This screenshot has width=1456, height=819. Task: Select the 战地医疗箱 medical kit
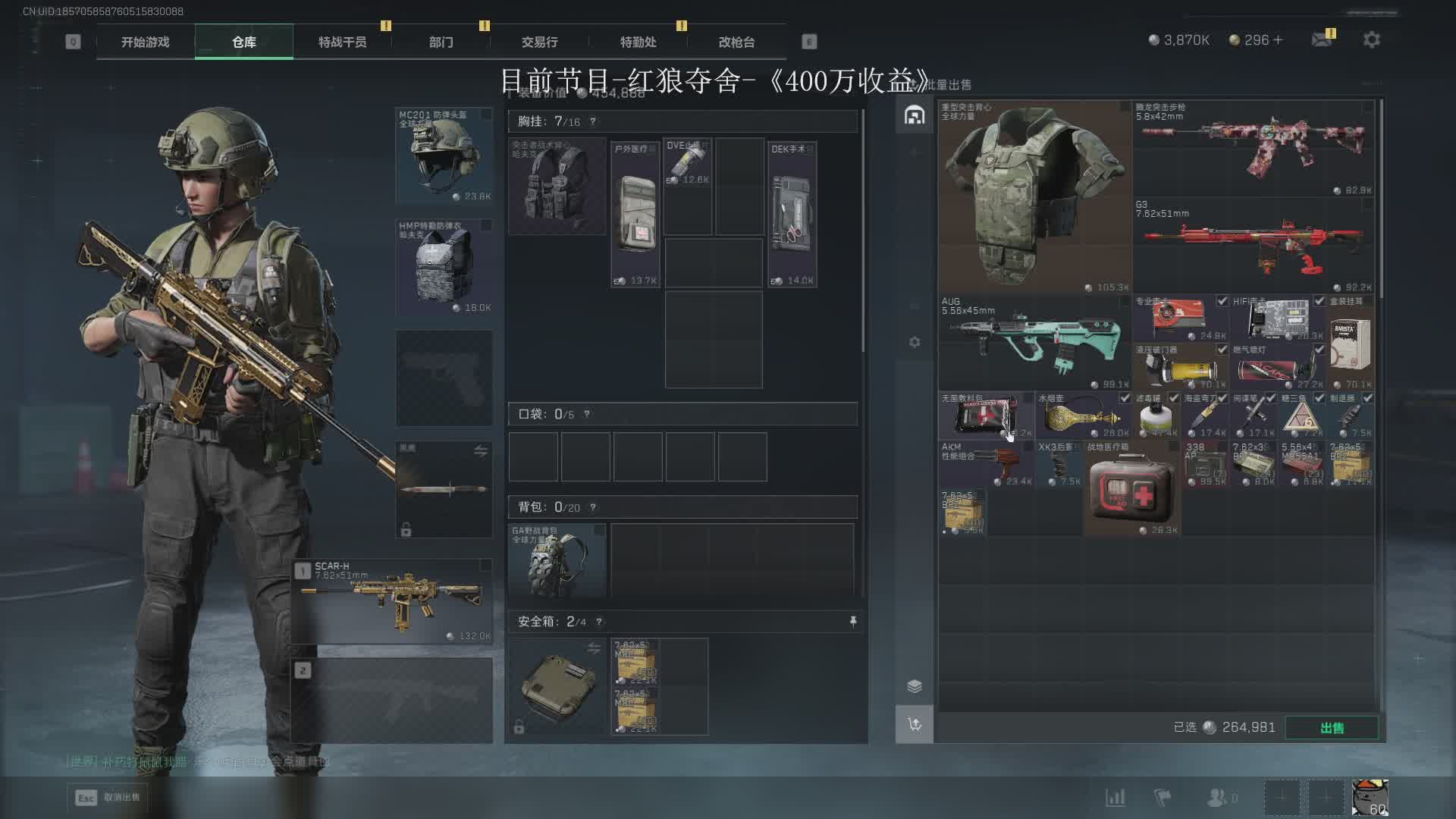point(1131,489)
